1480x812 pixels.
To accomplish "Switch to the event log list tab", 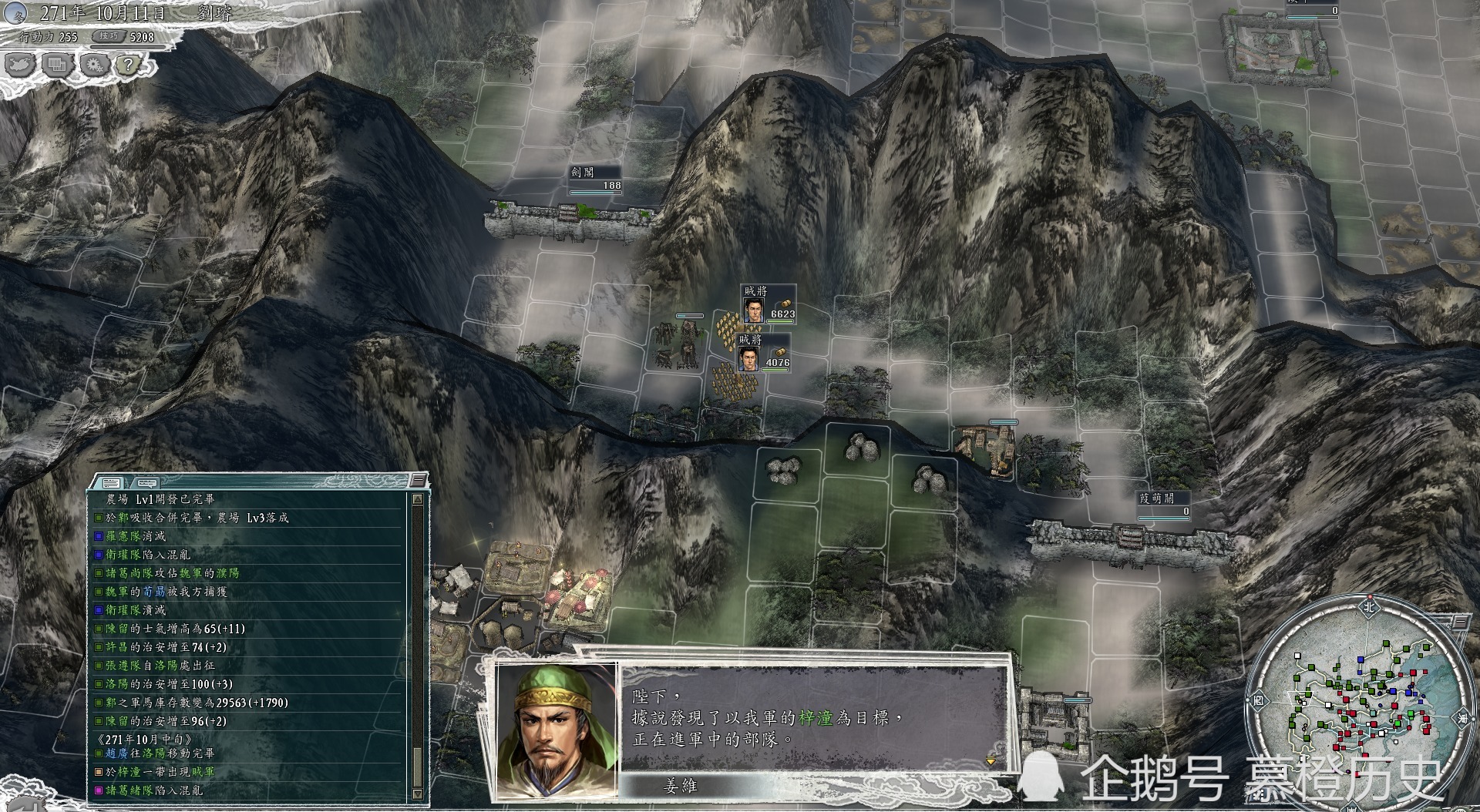I will [x=111, y=483].
